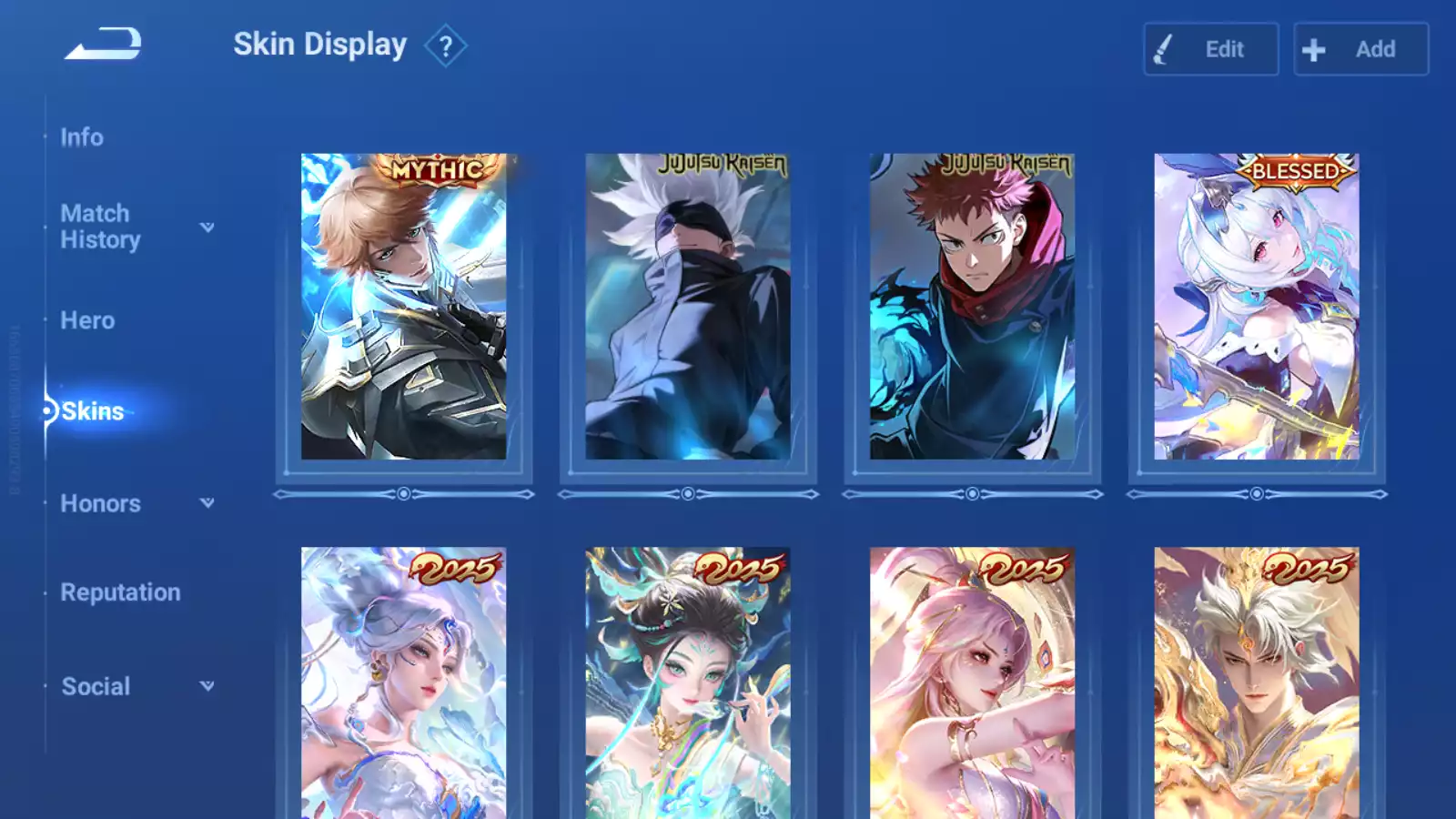Screen dimensions: 1456x819
Task: Select the Blessed skin card
Action: click(1257, 307)
